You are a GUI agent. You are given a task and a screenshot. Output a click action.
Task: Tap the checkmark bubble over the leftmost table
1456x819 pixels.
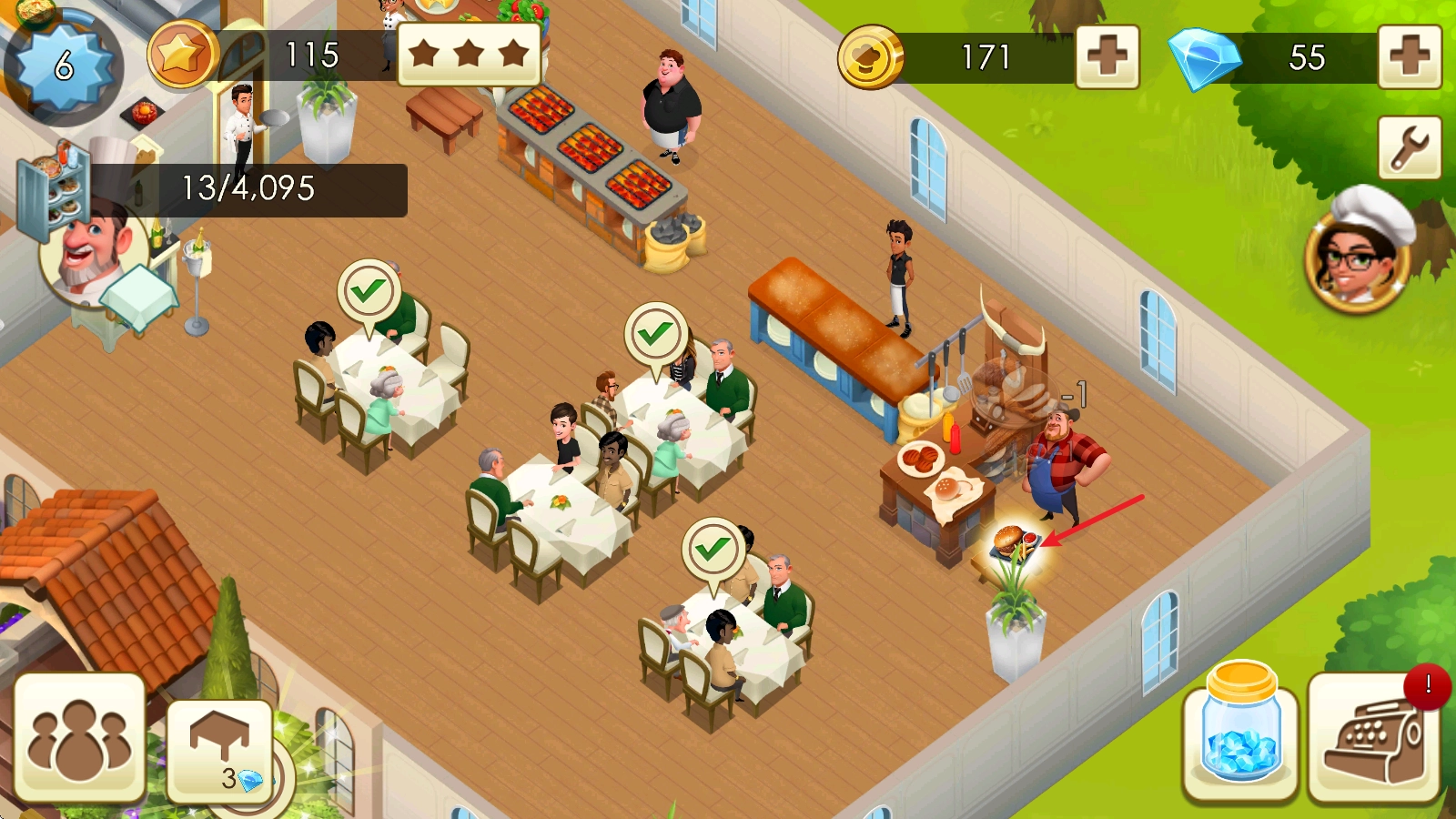point(368,291)
